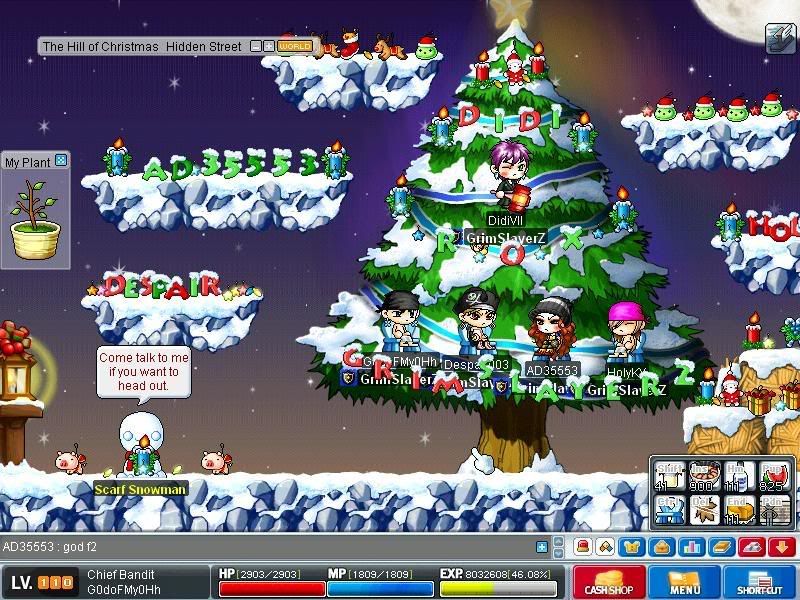Activate the blue Ctrl quickslot skill
This screenshot has width=800, height=600.
coord(670,510)
